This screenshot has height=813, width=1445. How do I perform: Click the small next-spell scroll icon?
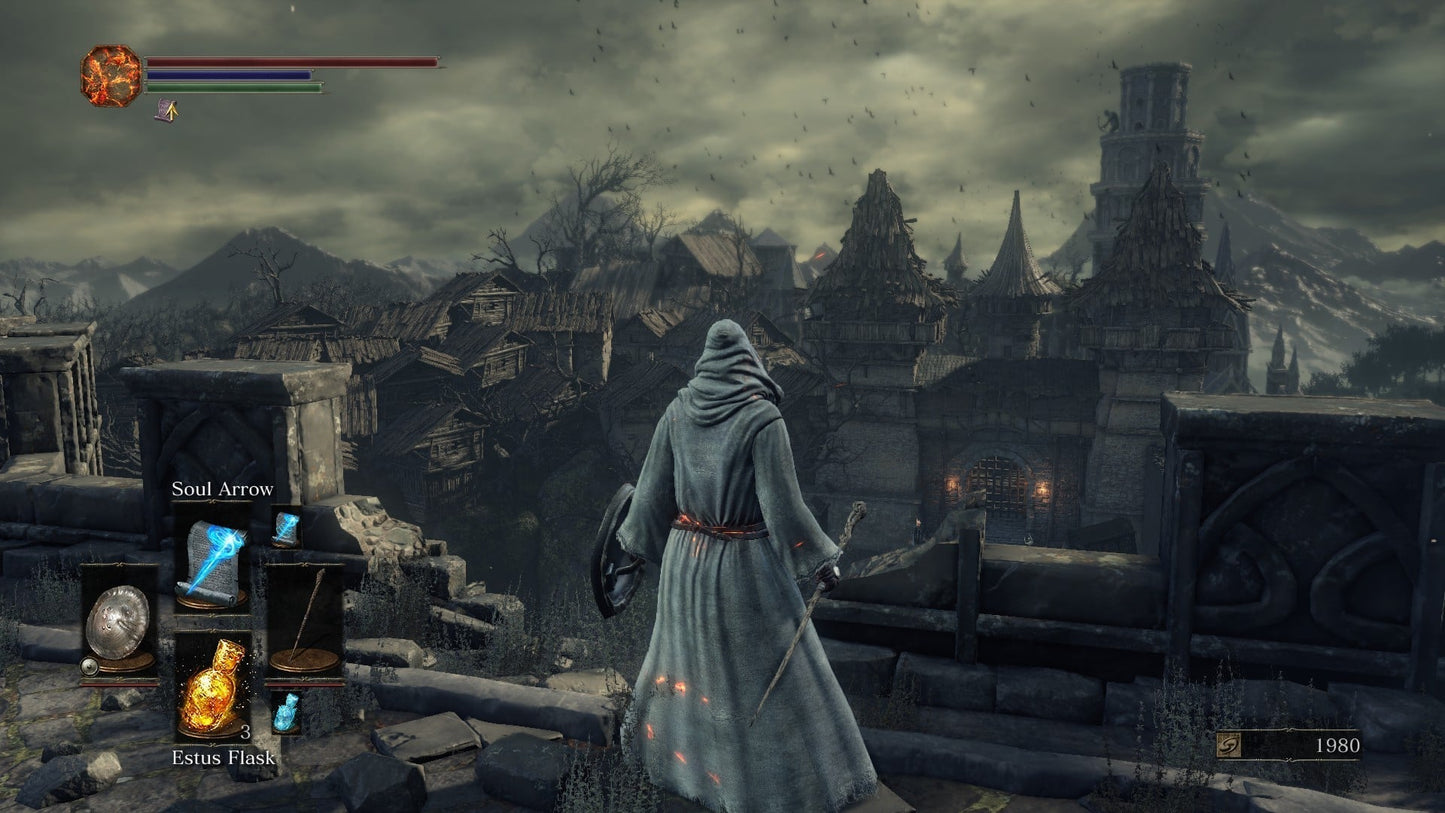click(286, 527)
